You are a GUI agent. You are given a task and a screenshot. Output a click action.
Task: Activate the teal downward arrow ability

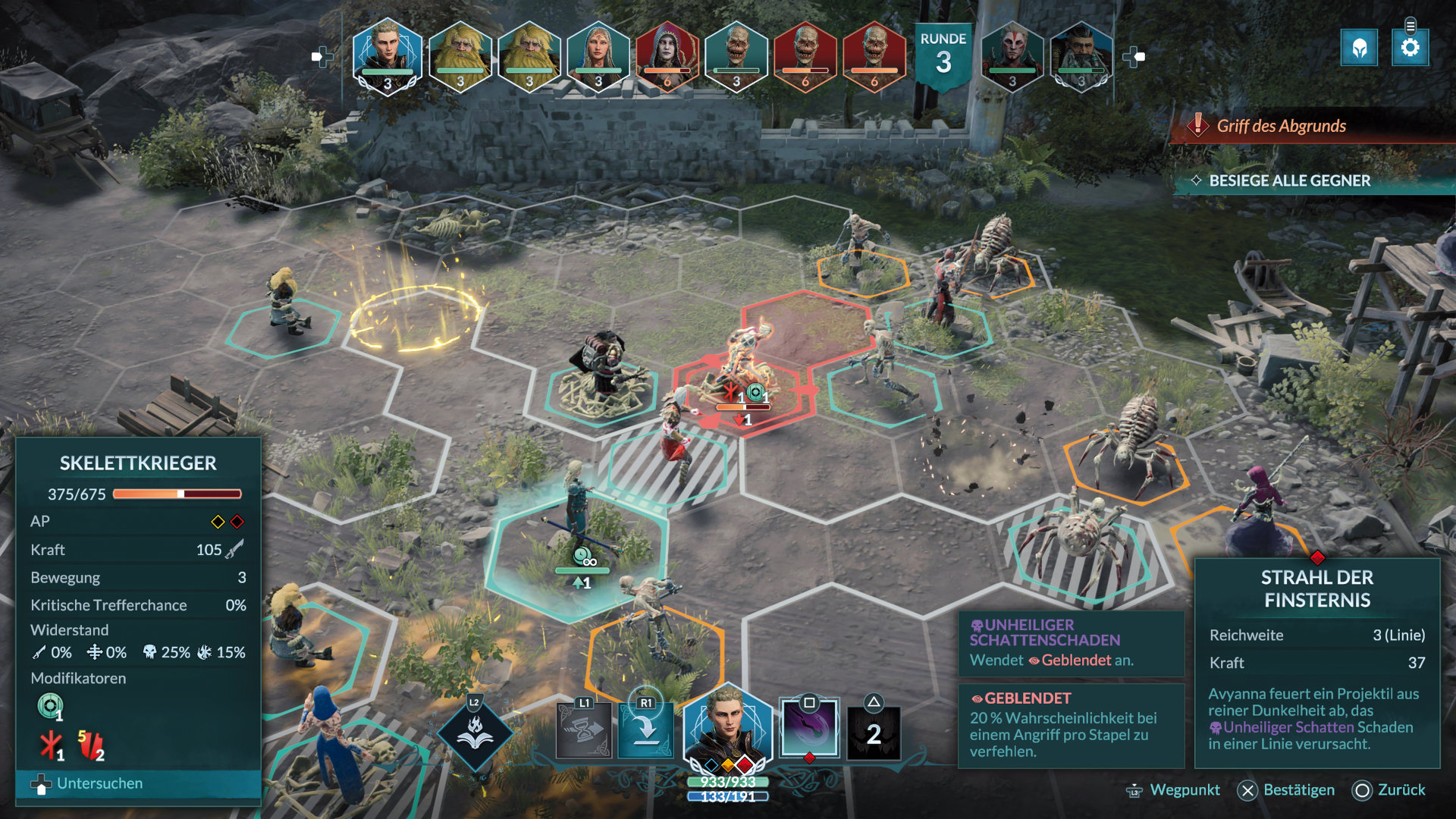[x=645, y=730]
